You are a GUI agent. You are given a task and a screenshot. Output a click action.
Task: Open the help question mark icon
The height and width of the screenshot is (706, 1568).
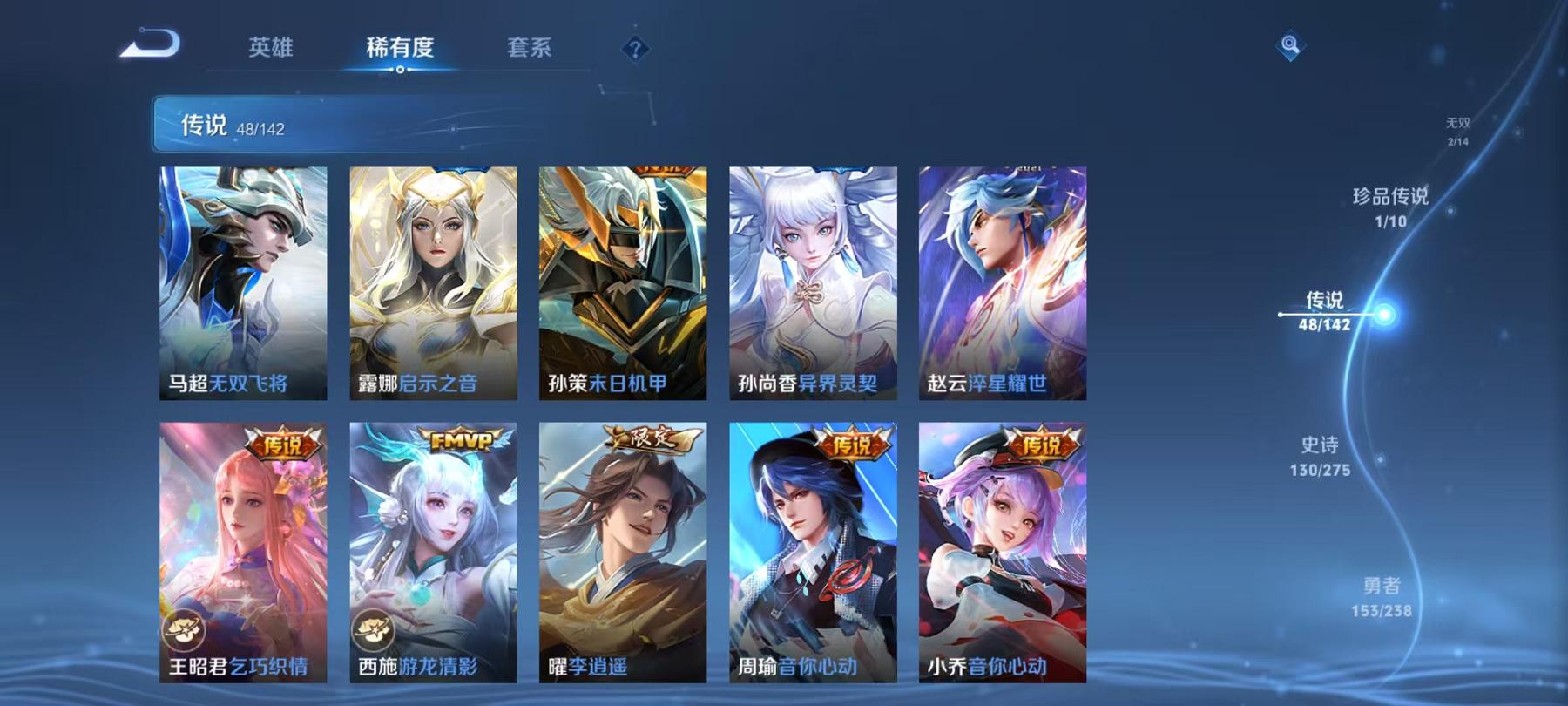tap(635, 50)
